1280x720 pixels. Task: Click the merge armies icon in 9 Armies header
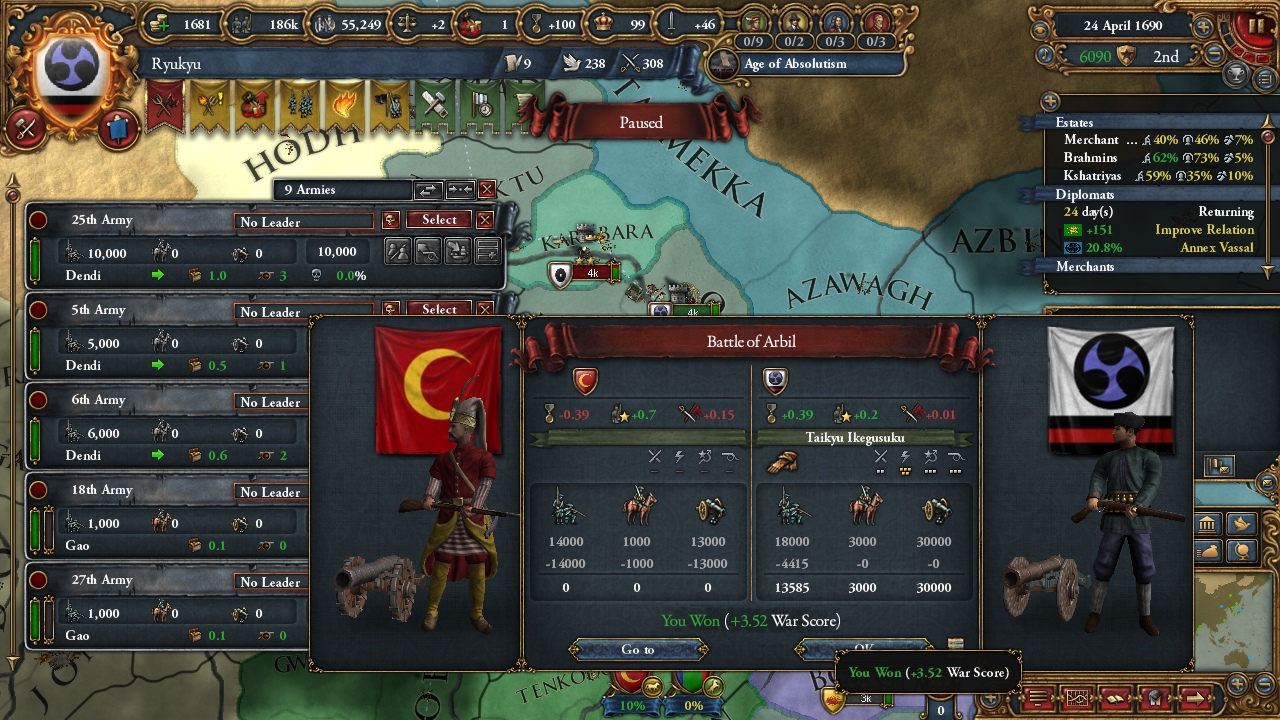point(460,189)
